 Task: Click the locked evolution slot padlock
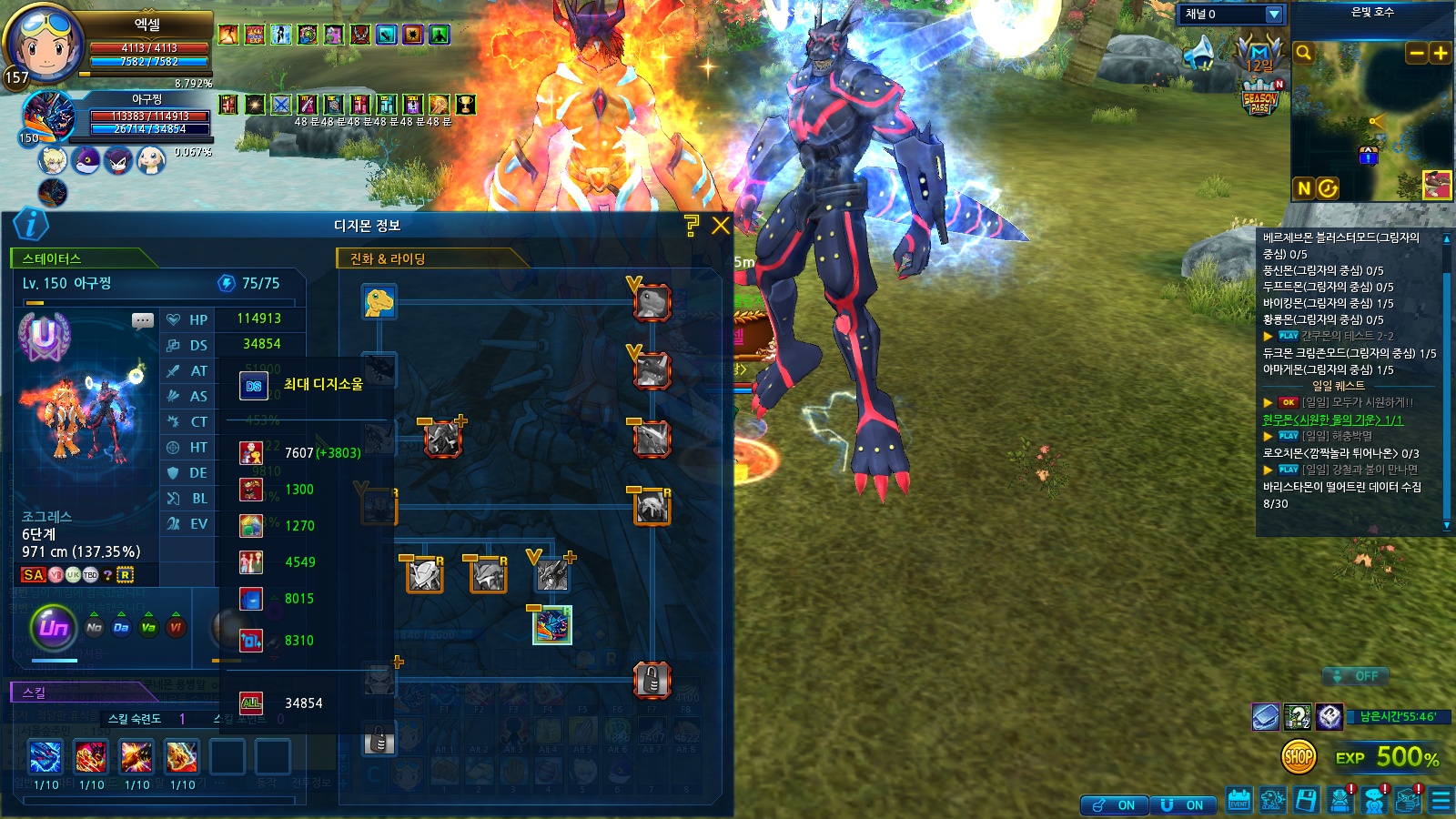coord(652,679)
